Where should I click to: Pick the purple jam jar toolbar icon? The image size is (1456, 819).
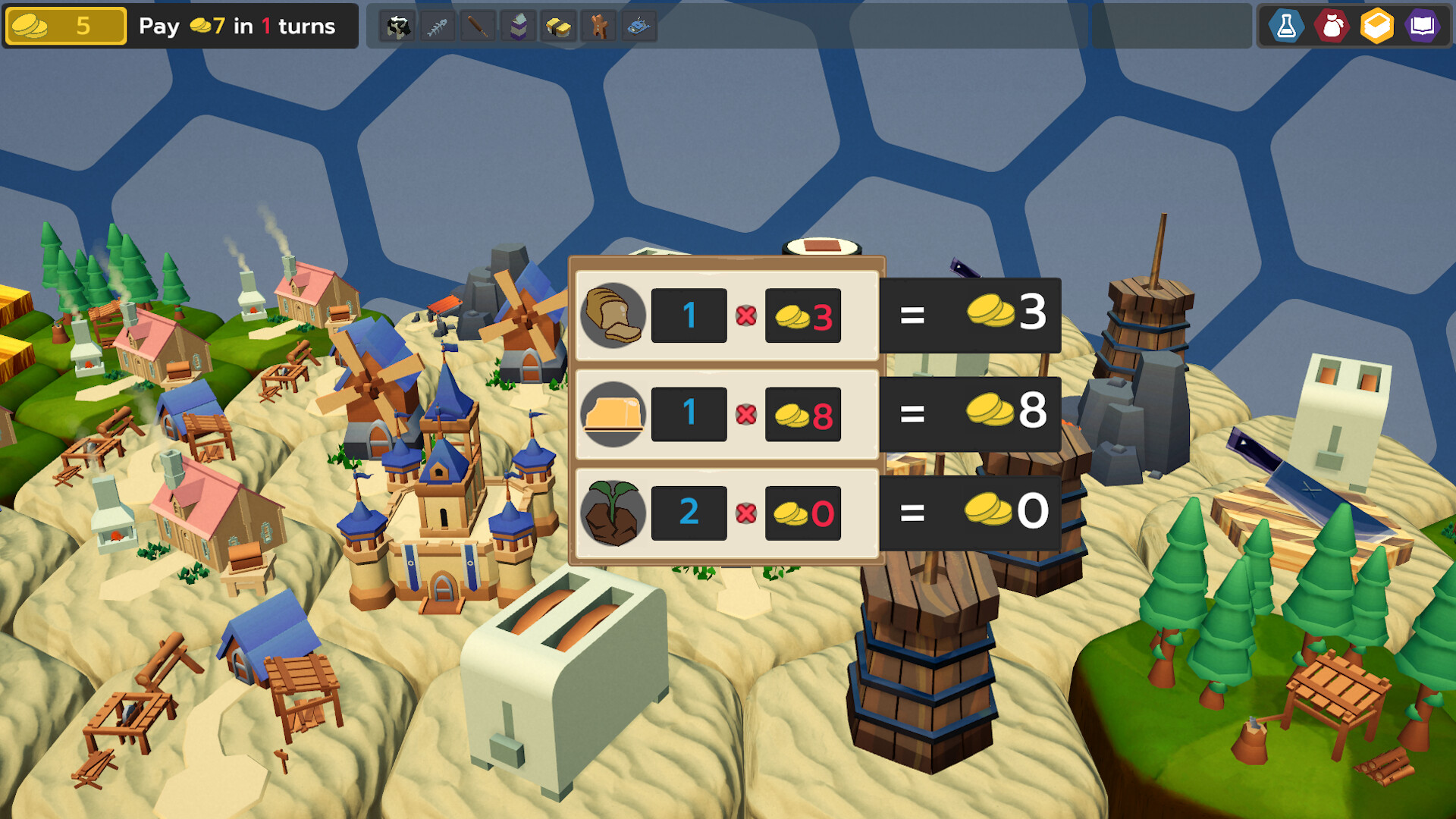(518, 25)
